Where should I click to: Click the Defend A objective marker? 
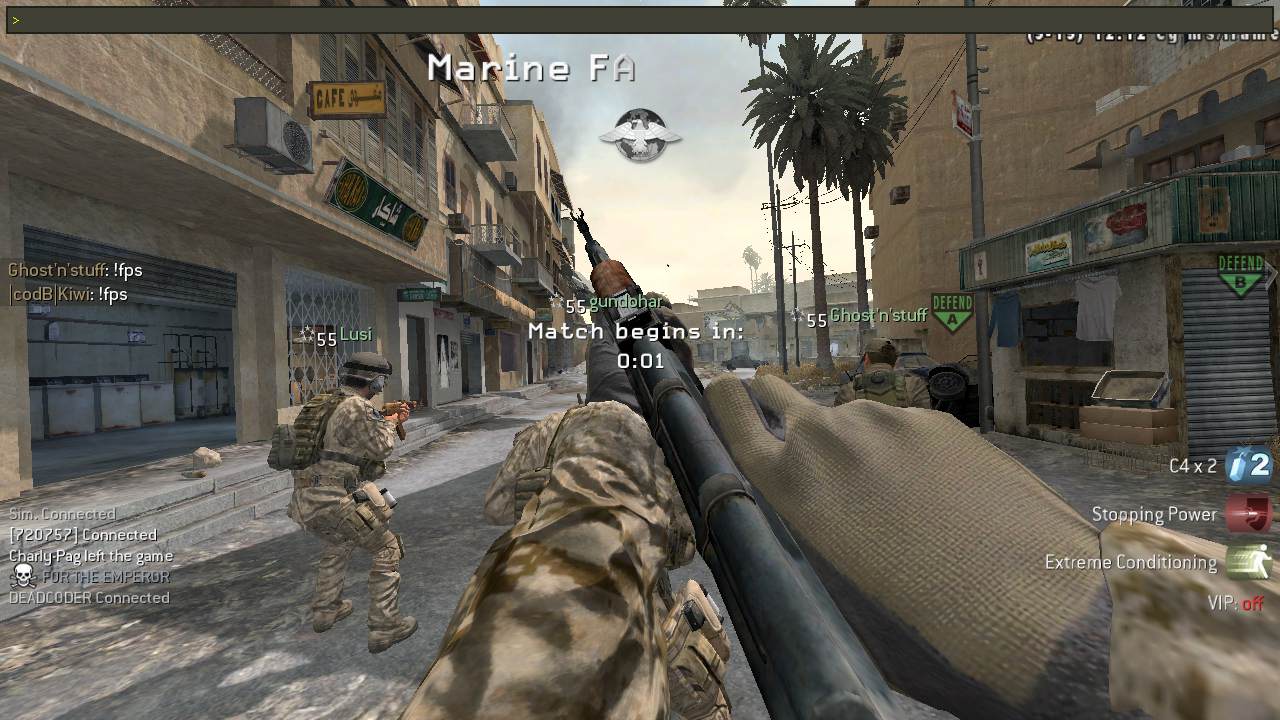952,311
